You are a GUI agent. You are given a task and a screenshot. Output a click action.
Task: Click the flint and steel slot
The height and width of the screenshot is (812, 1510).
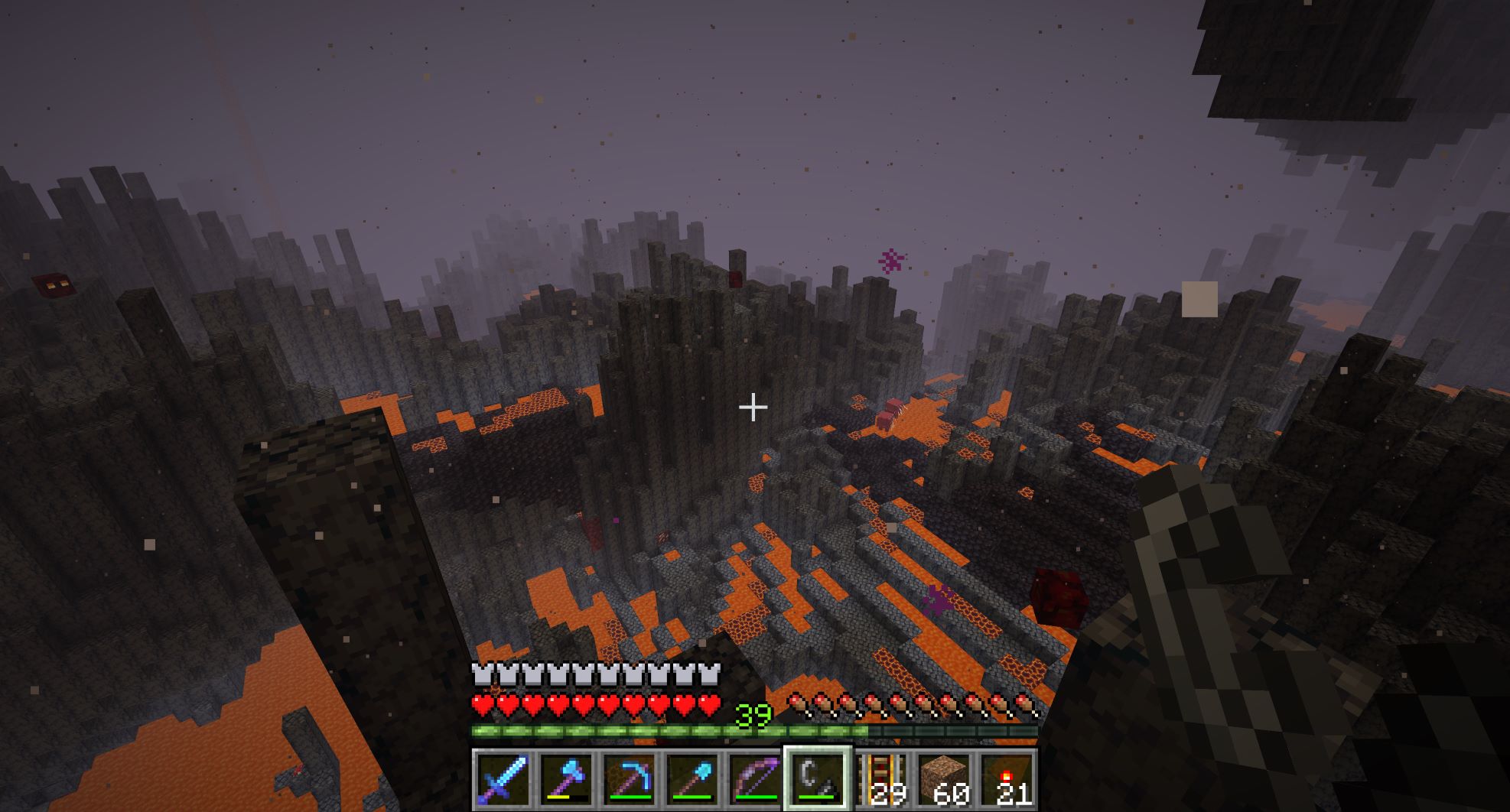pos(817,779)
